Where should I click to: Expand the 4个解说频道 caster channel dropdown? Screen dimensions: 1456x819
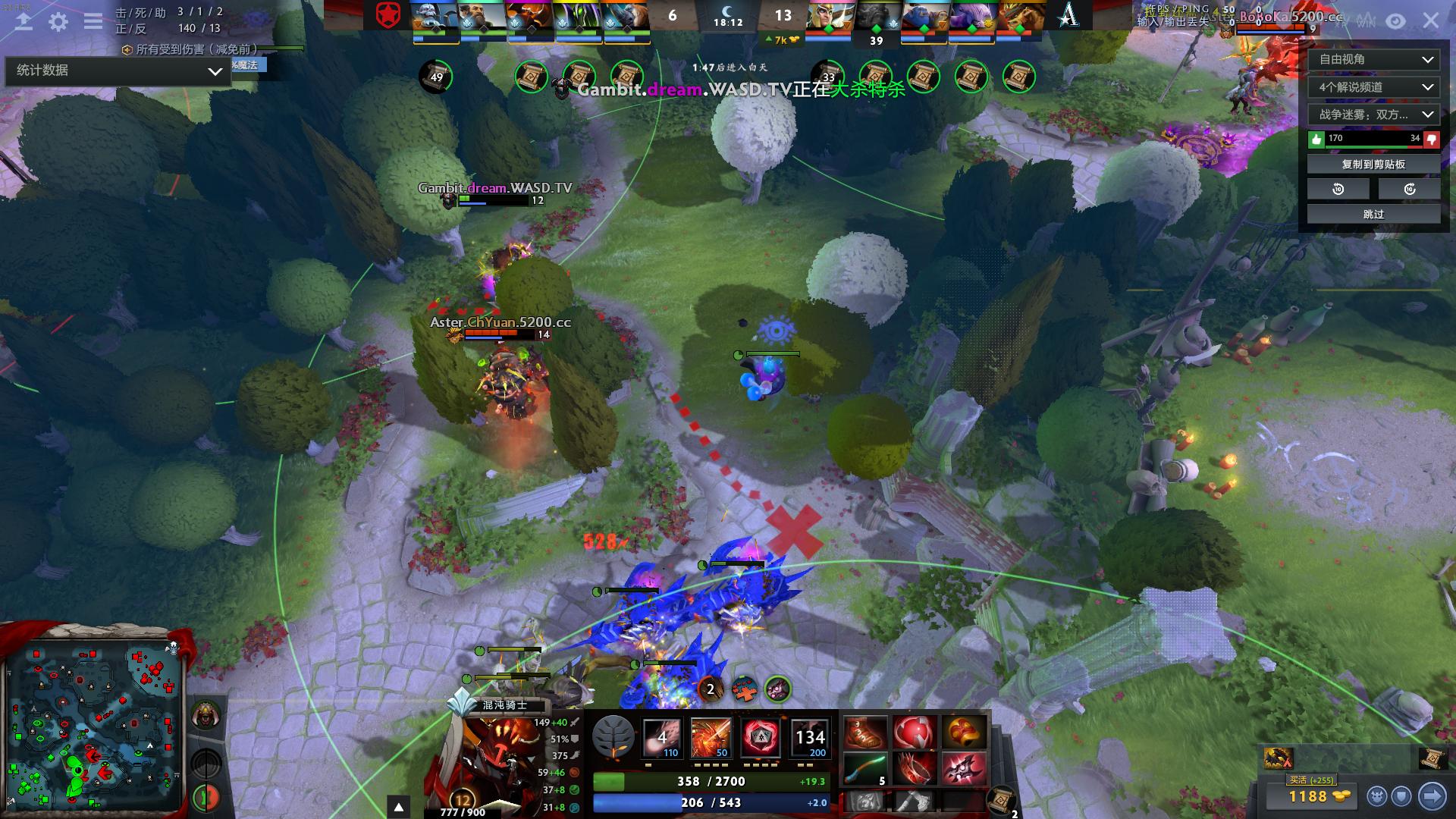(1373, 87)
